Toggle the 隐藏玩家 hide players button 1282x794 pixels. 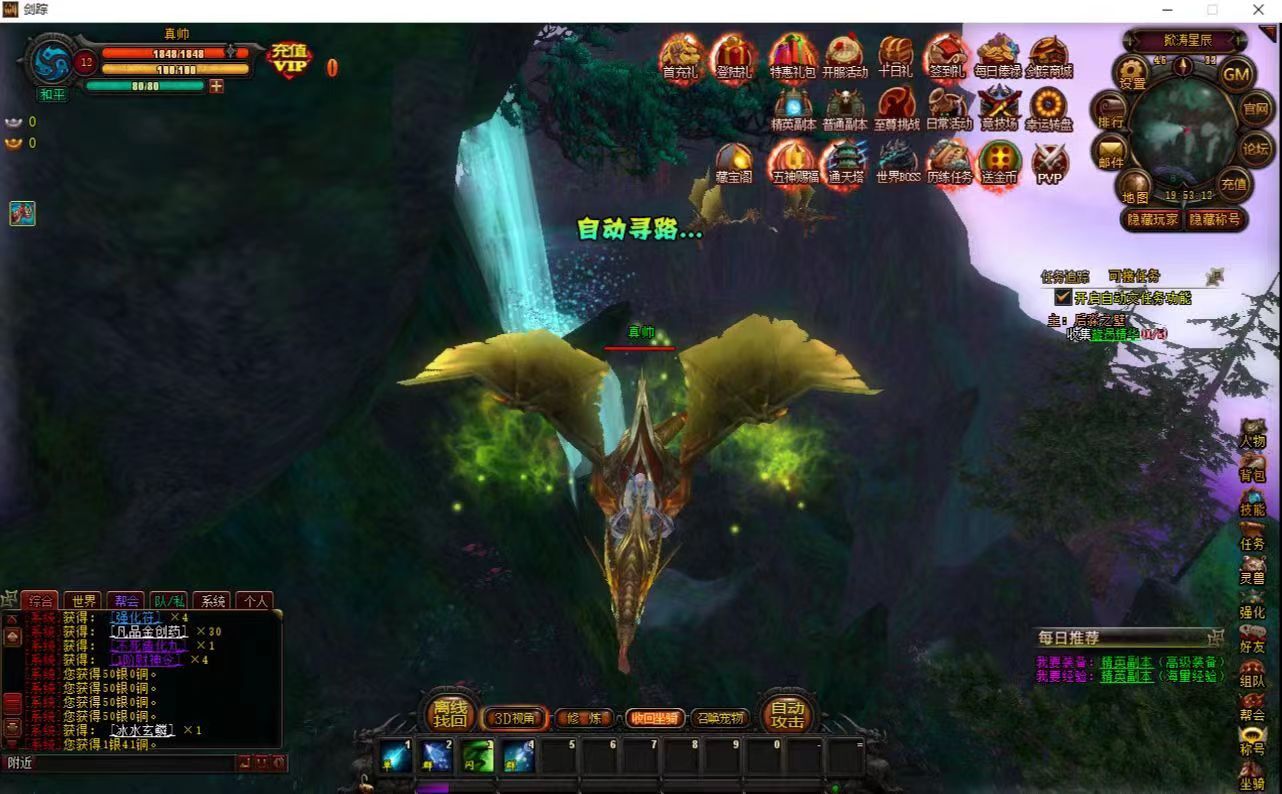click(1153, 220)
